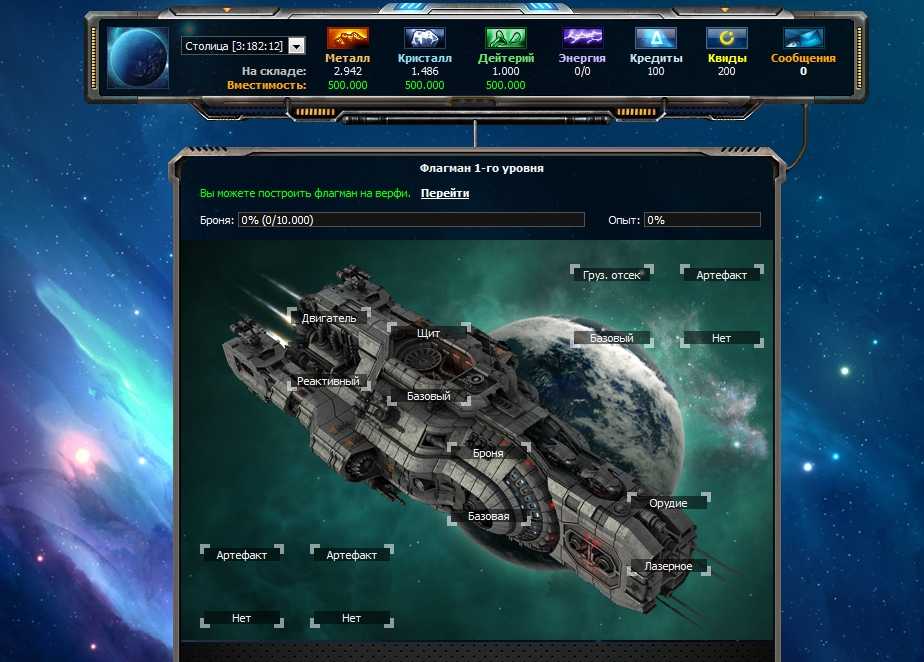Click the planet thumbnail image
The height and width of the screenshot is (662, 924).
137,57
